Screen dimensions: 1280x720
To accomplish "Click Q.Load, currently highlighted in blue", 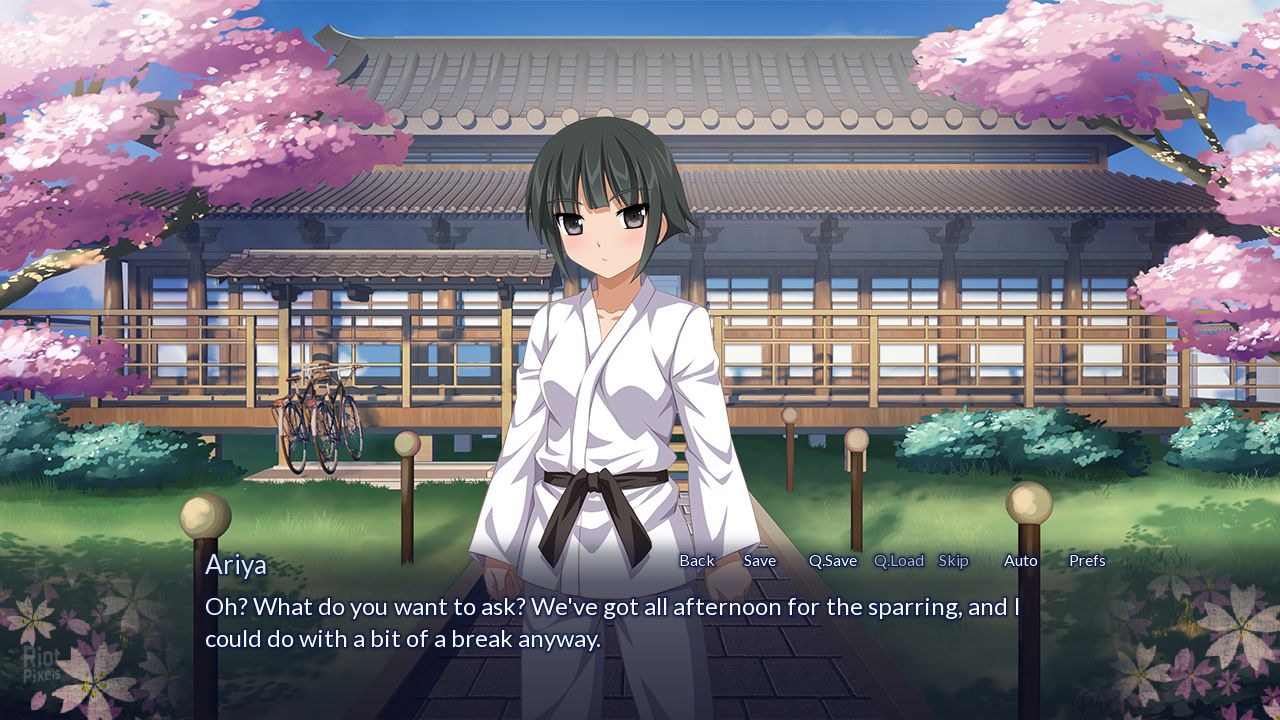I will 899,561.
